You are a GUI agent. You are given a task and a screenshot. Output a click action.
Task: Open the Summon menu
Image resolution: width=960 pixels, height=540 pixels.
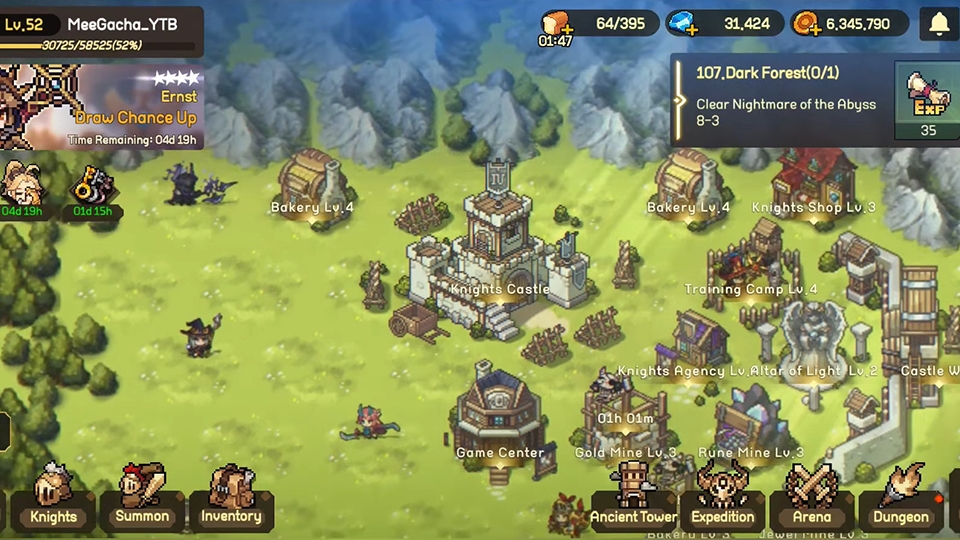142,497
